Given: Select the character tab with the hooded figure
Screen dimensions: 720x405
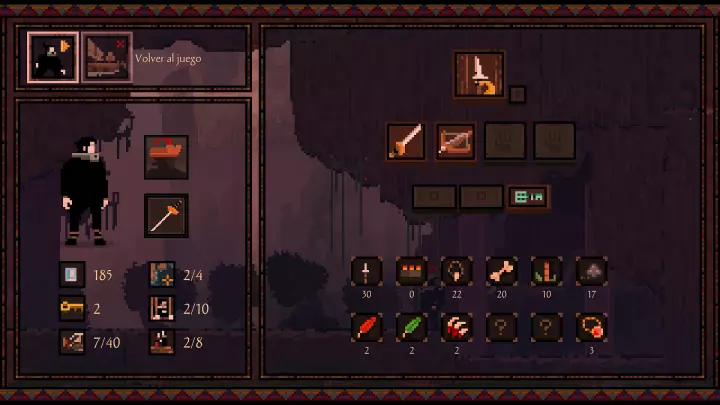Looking at the screenshot, I should (x=52, y=57).
